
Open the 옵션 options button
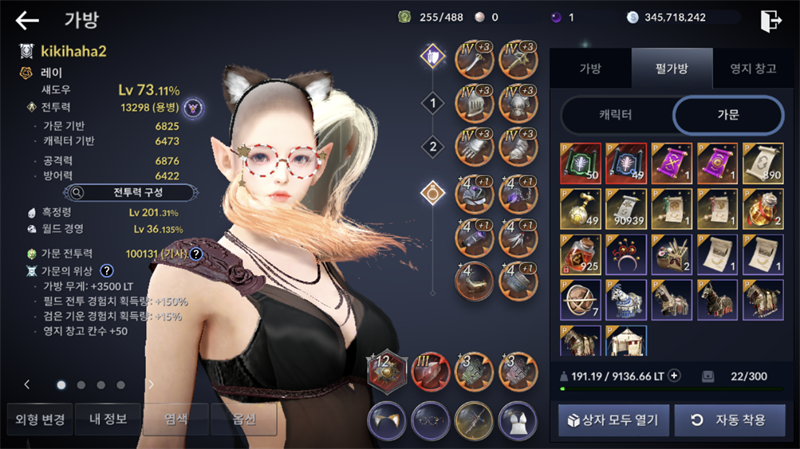pyautogui.click(x=244, y=419)
